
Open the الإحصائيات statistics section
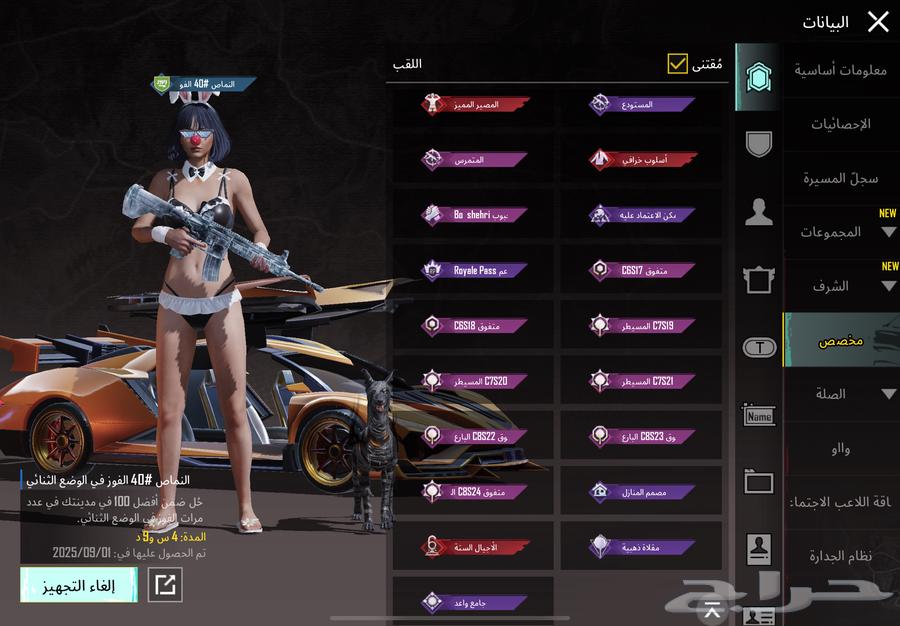click(x=840, y=124)
